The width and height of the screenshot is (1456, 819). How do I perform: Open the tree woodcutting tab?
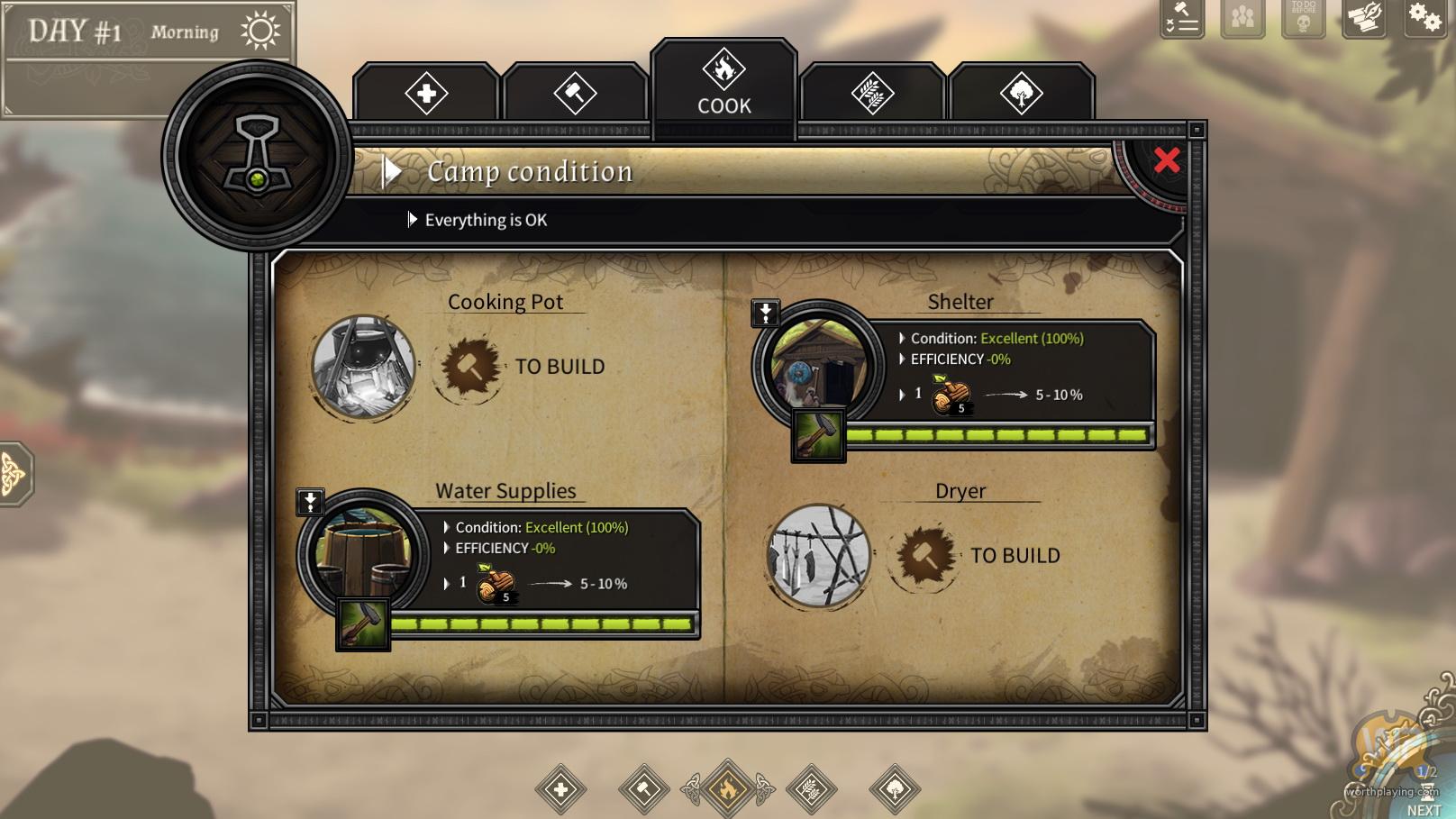pyautogui.click(x=1021, y=94)
